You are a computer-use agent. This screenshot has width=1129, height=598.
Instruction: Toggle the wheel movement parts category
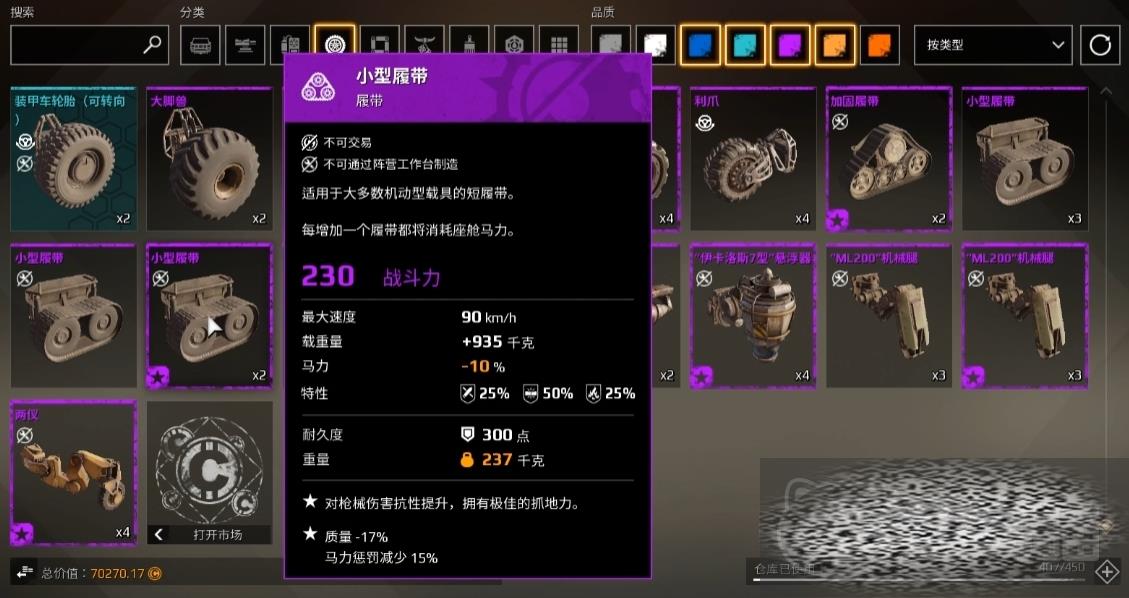pyautogui.click(x=334, y=45)
